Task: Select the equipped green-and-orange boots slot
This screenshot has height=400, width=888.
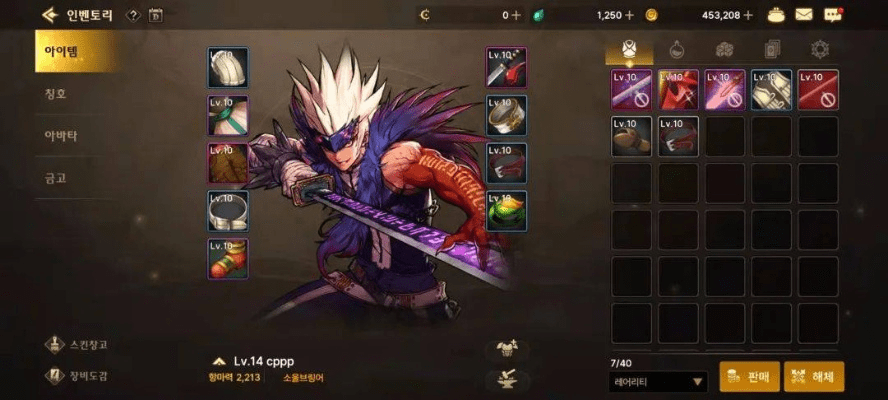Action: (228, 259)
